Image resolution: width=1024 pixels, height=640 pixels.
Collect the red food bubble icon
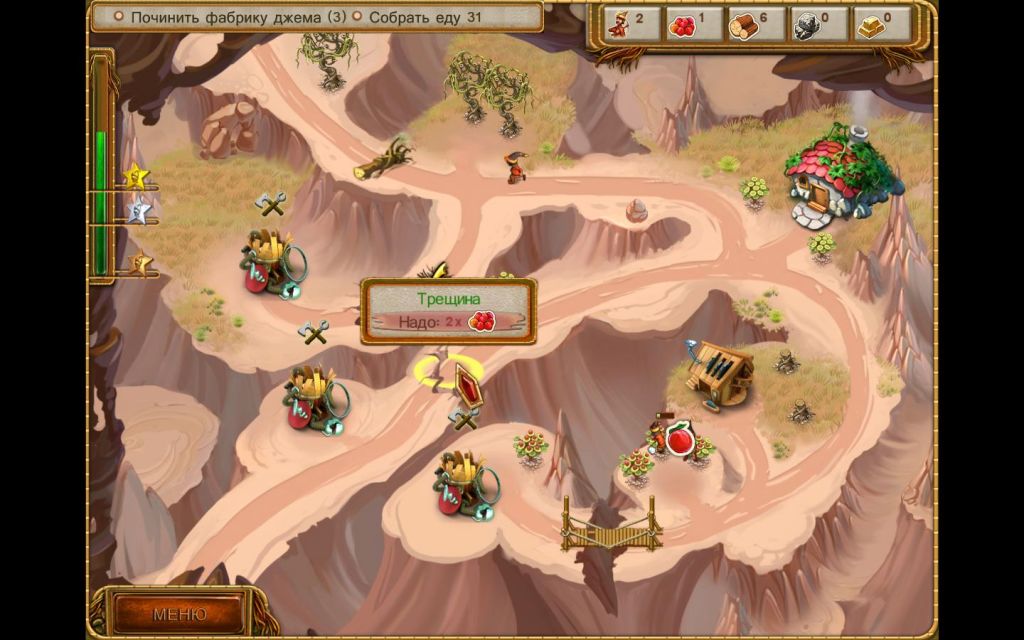tap(680, 438)
